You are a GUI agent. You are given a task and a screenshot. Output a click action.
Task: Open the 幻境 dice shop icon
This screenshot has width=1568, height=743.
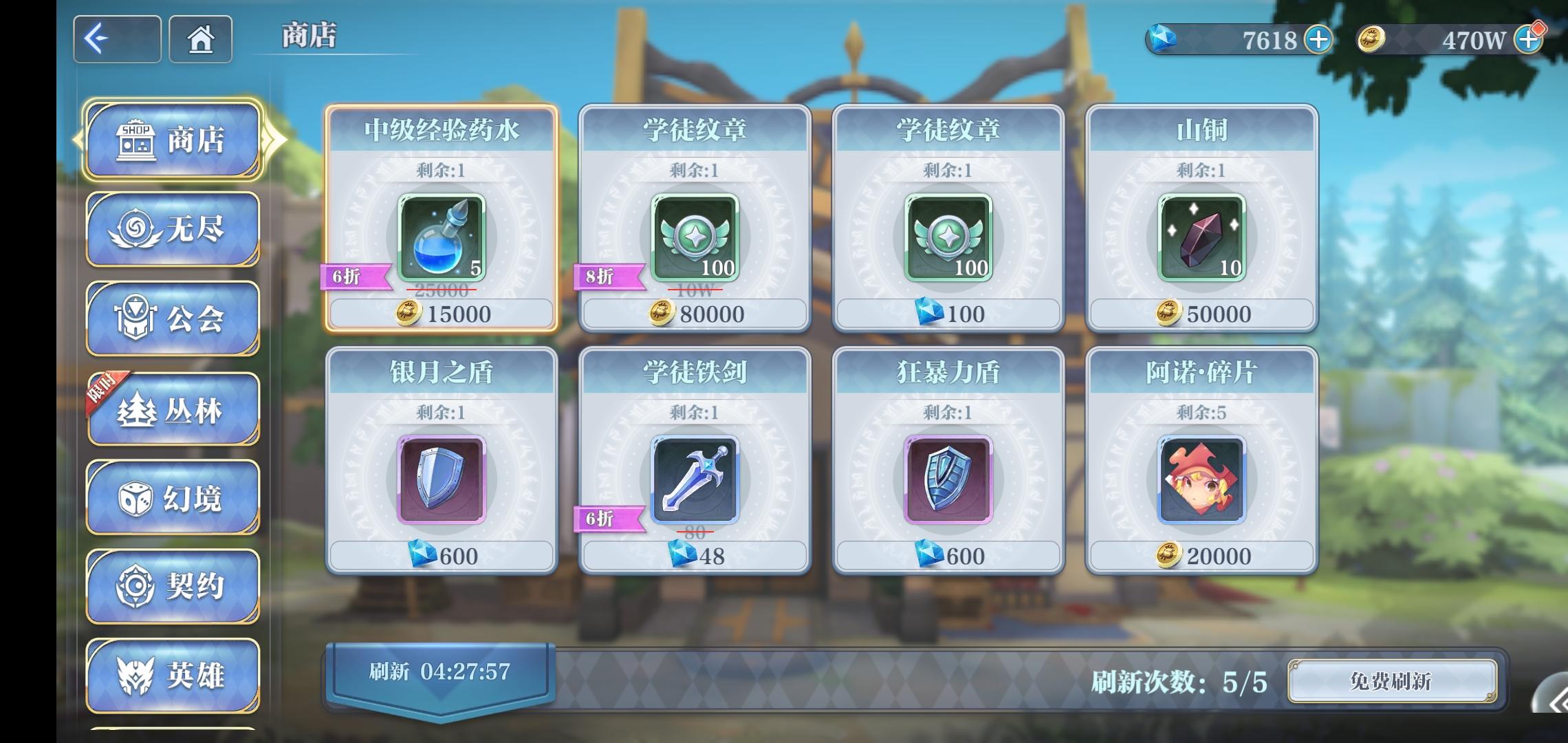(x=172, y=498)
